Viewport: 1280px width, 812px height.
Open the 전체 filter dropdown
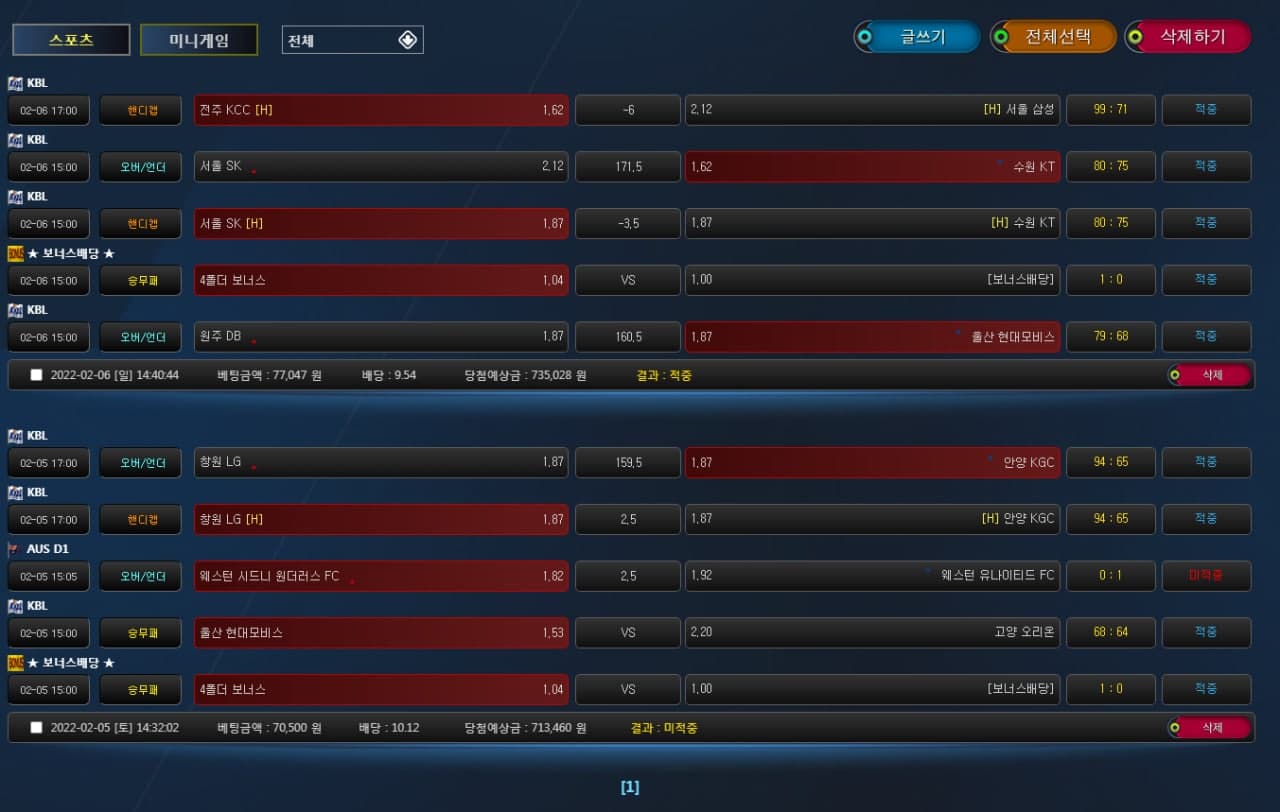(x=352, y=40)
